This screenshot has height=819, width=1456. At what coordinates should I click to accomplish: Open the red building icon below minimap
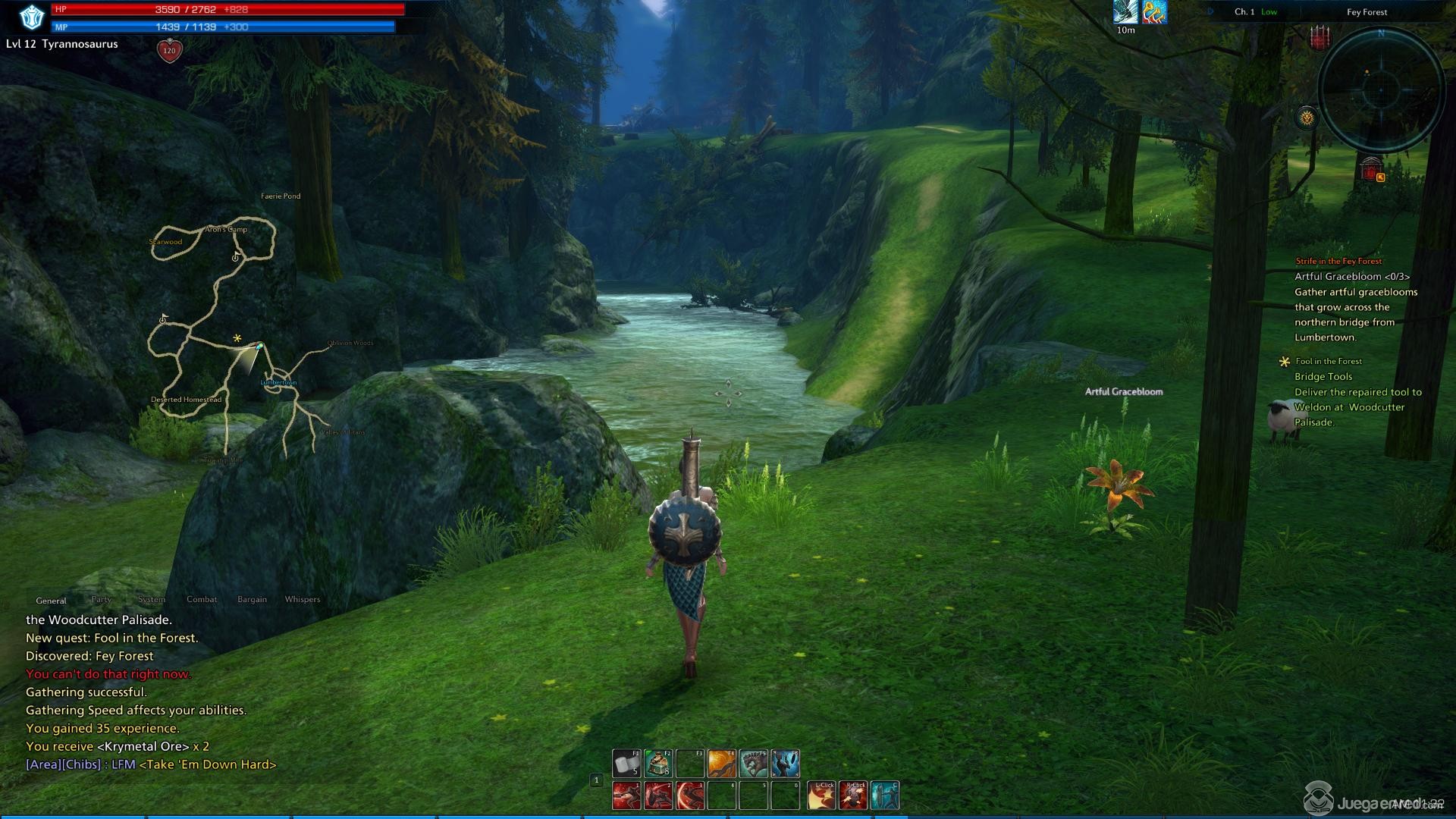1370,169
